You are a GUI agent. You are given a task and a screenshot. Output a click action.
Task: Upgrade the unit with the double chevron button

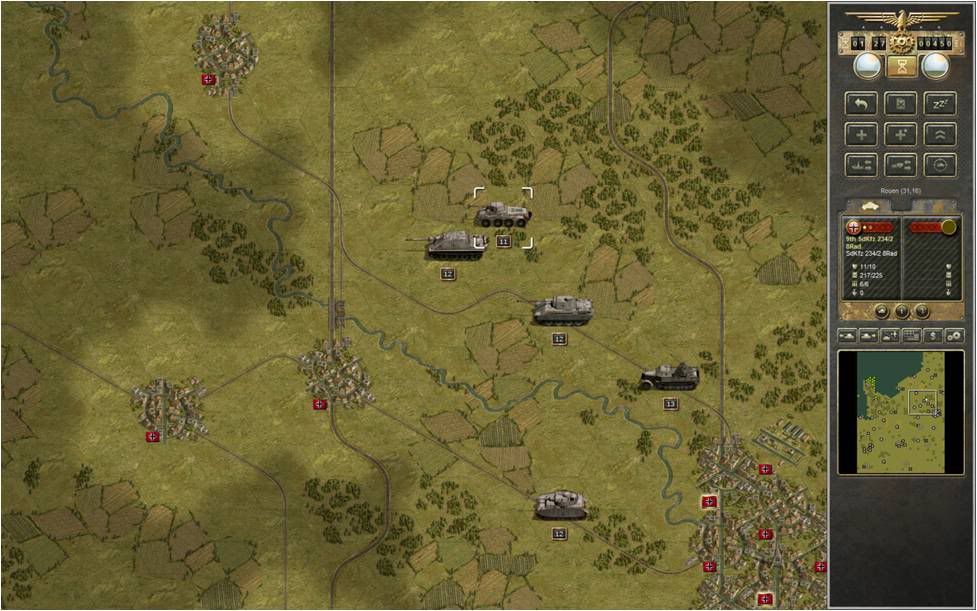tap(940, 134)
